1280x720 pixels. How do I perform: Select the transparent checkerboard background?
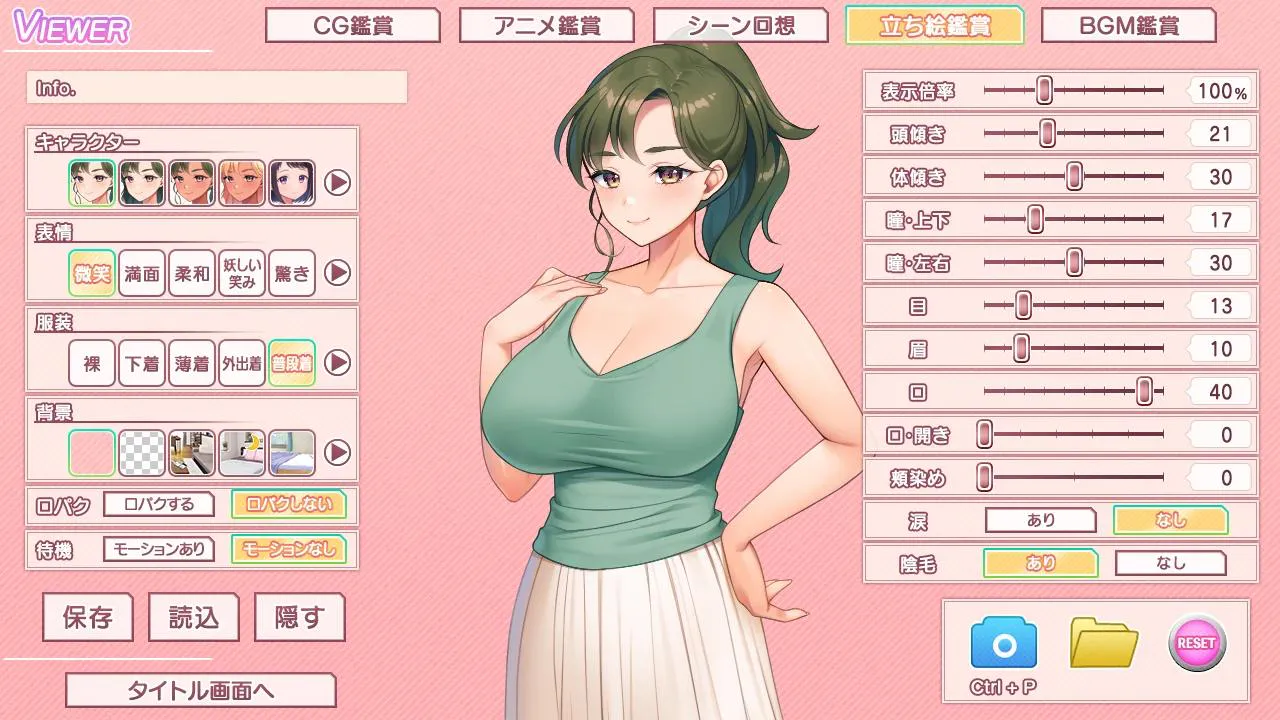click(x=142, y=453)
